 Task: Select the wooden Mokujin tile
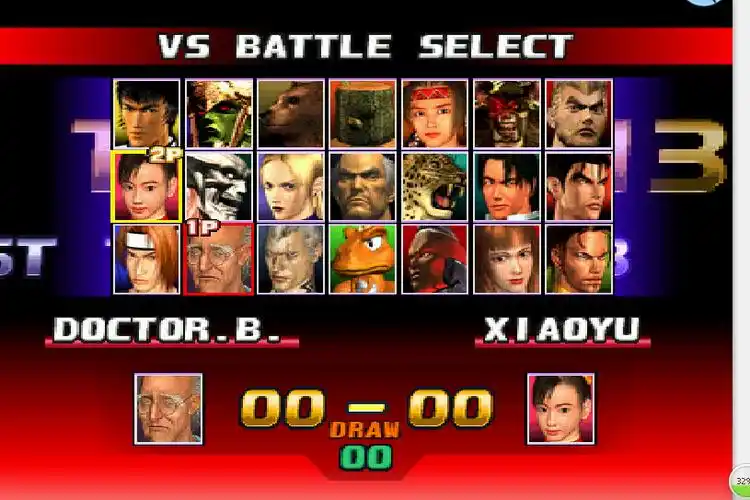coord(363,114)
